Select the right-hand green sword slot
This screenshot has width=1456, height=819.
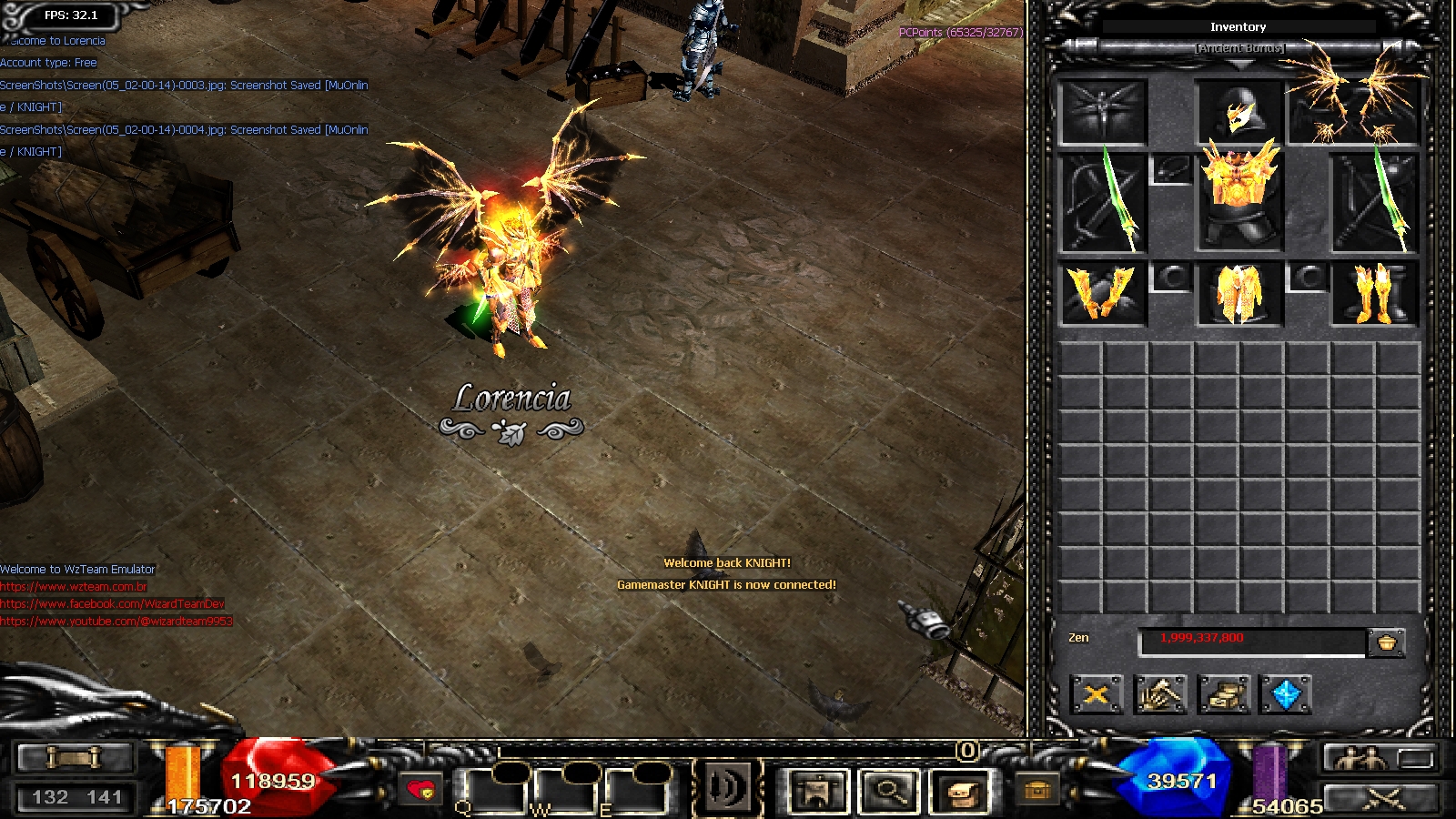point(1374,202)
